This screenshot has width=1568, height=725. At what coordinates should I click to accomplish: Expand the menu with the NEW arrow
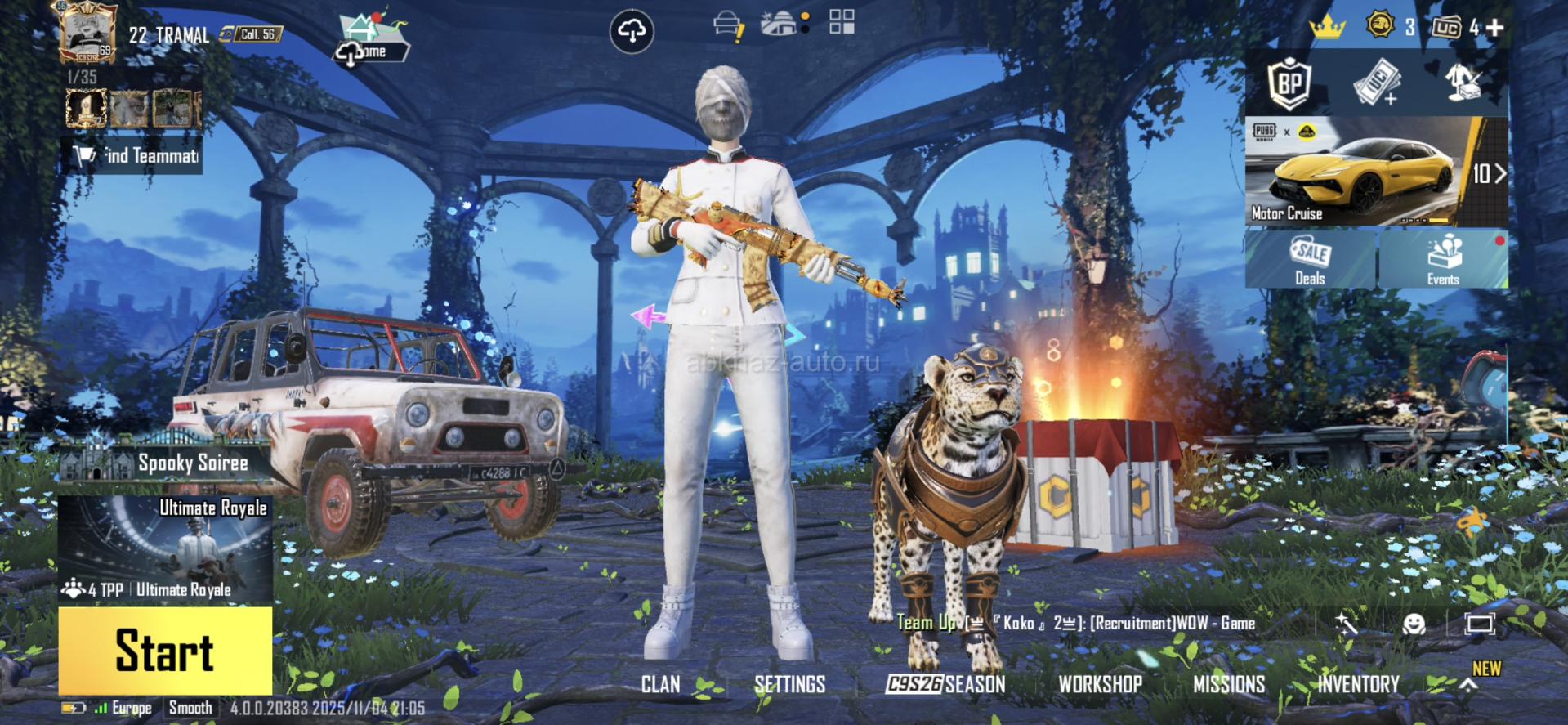1468,685
